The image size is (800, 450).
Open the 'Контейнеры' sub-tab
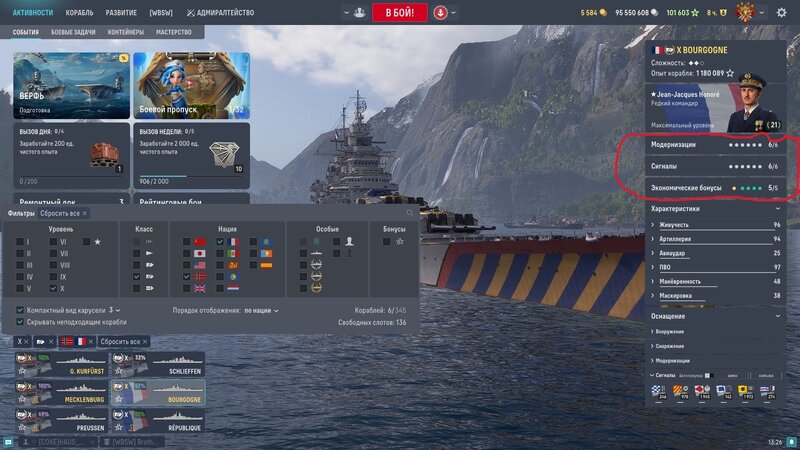[125, 32]
